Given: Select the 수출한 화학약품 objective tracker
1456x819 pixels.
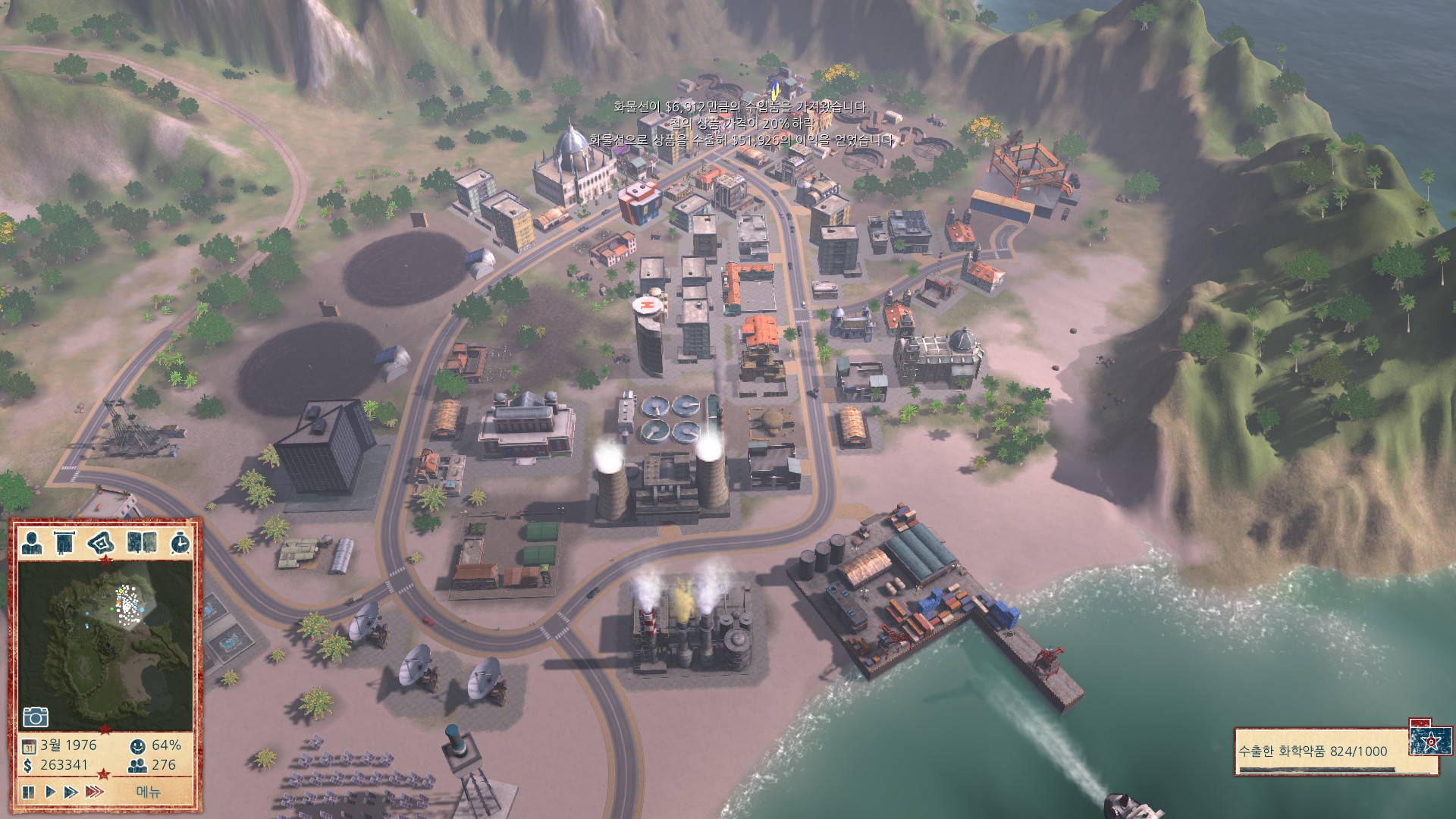Looking at the screenshot, I should click(x=1323, y=752).
